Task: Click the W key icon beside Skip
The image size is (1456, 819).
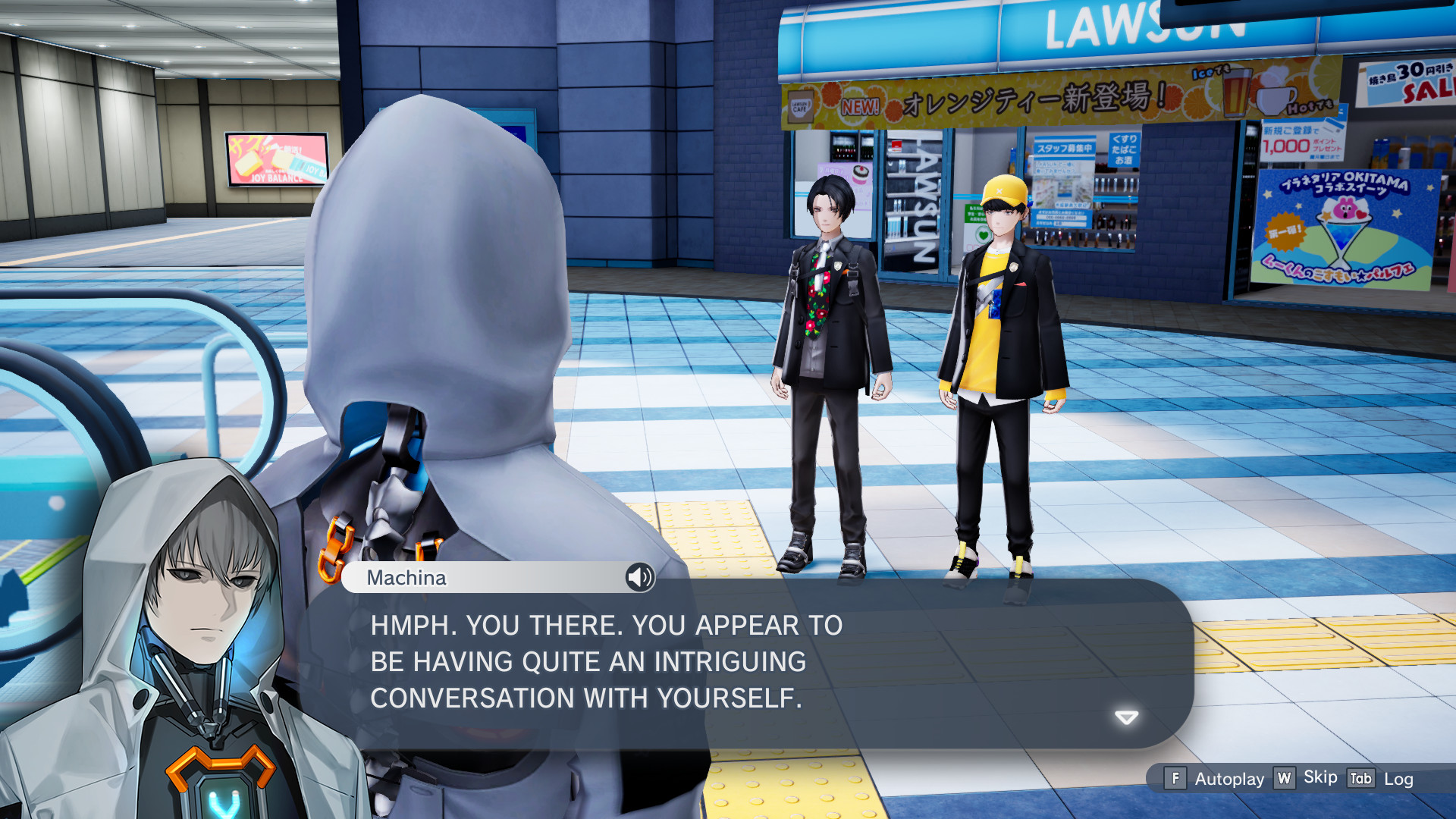Action: 1283,779
